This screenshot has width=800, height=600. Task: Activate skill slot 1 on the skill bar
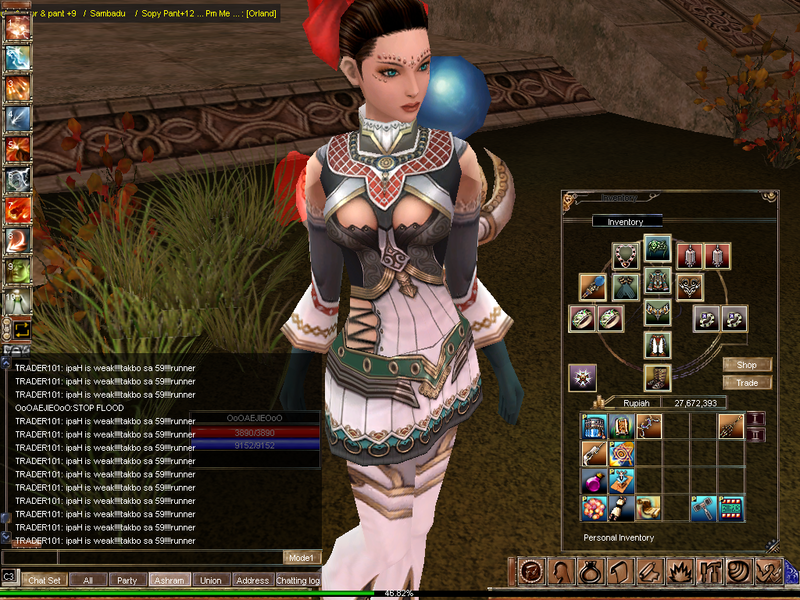point(18,28)
